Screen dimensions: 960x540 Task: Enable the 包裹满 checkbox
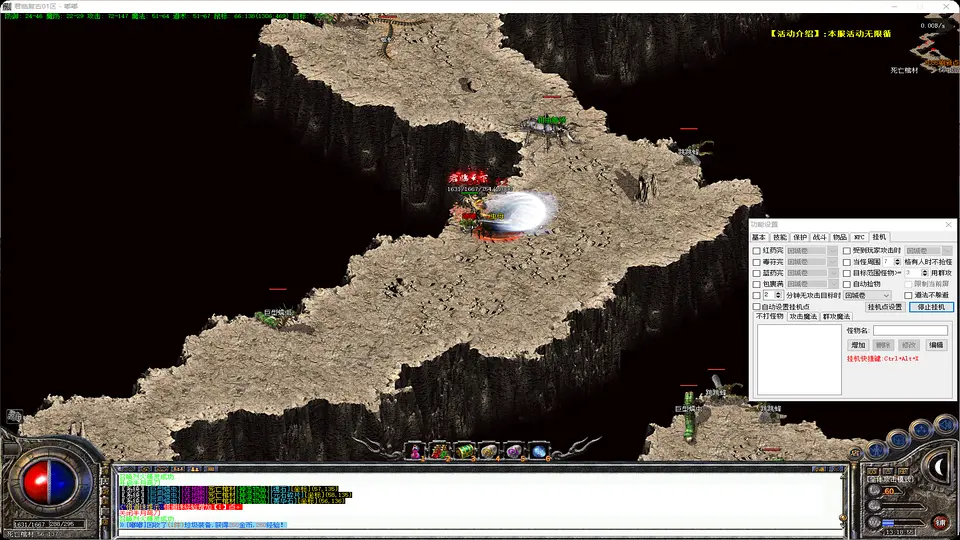pyautogui.click(x=757, y=284)
